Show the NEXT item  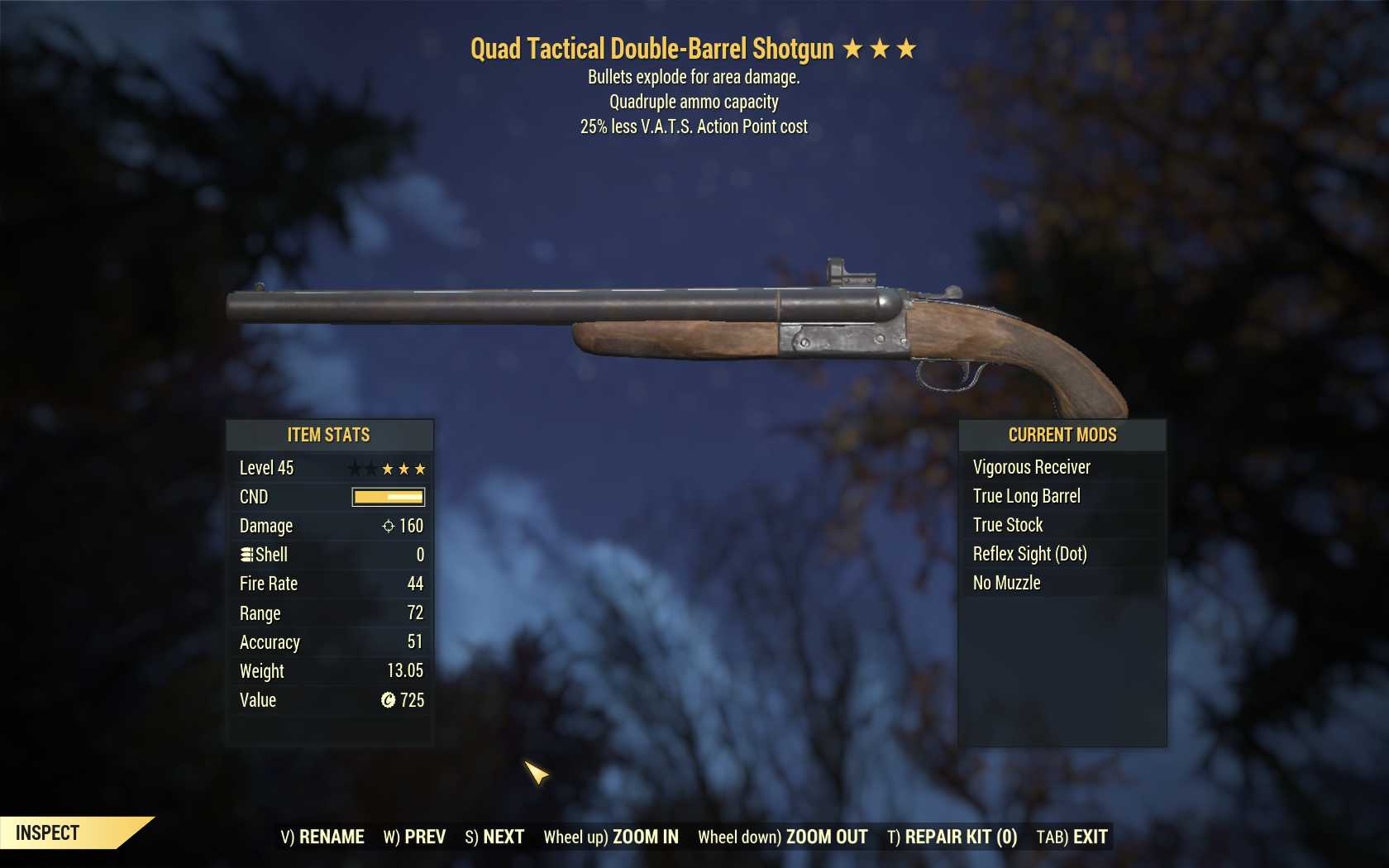click(x=494, y=837)
